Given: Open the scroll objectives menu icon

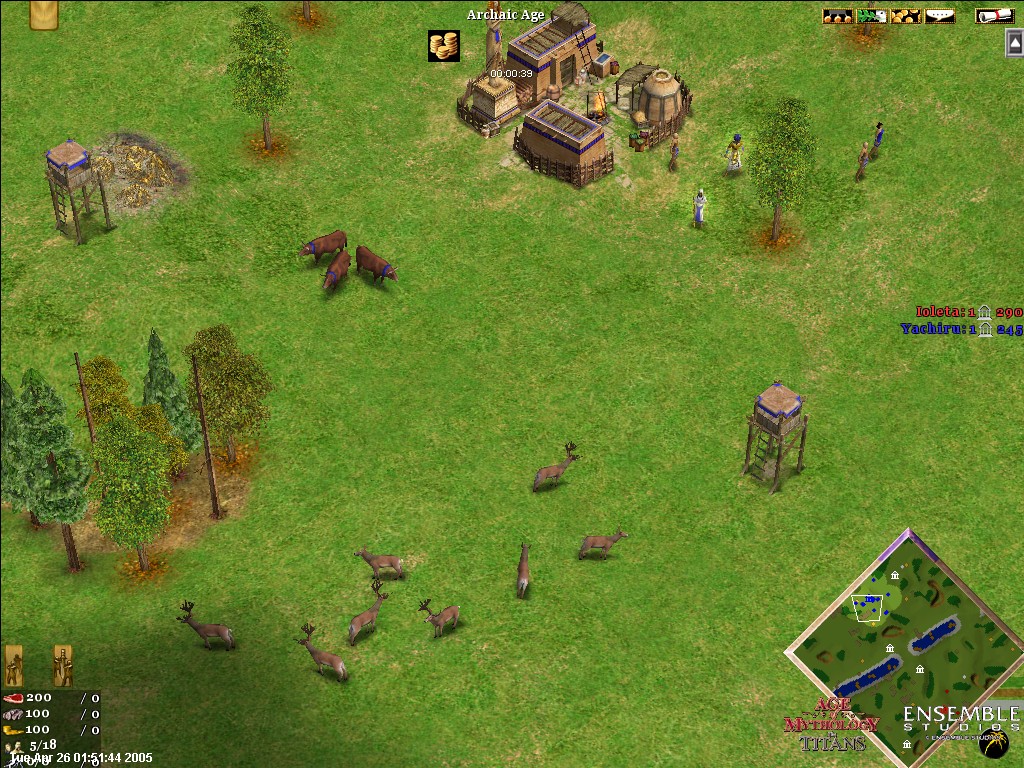Looking at the screenshot, I should click(992, 15).
